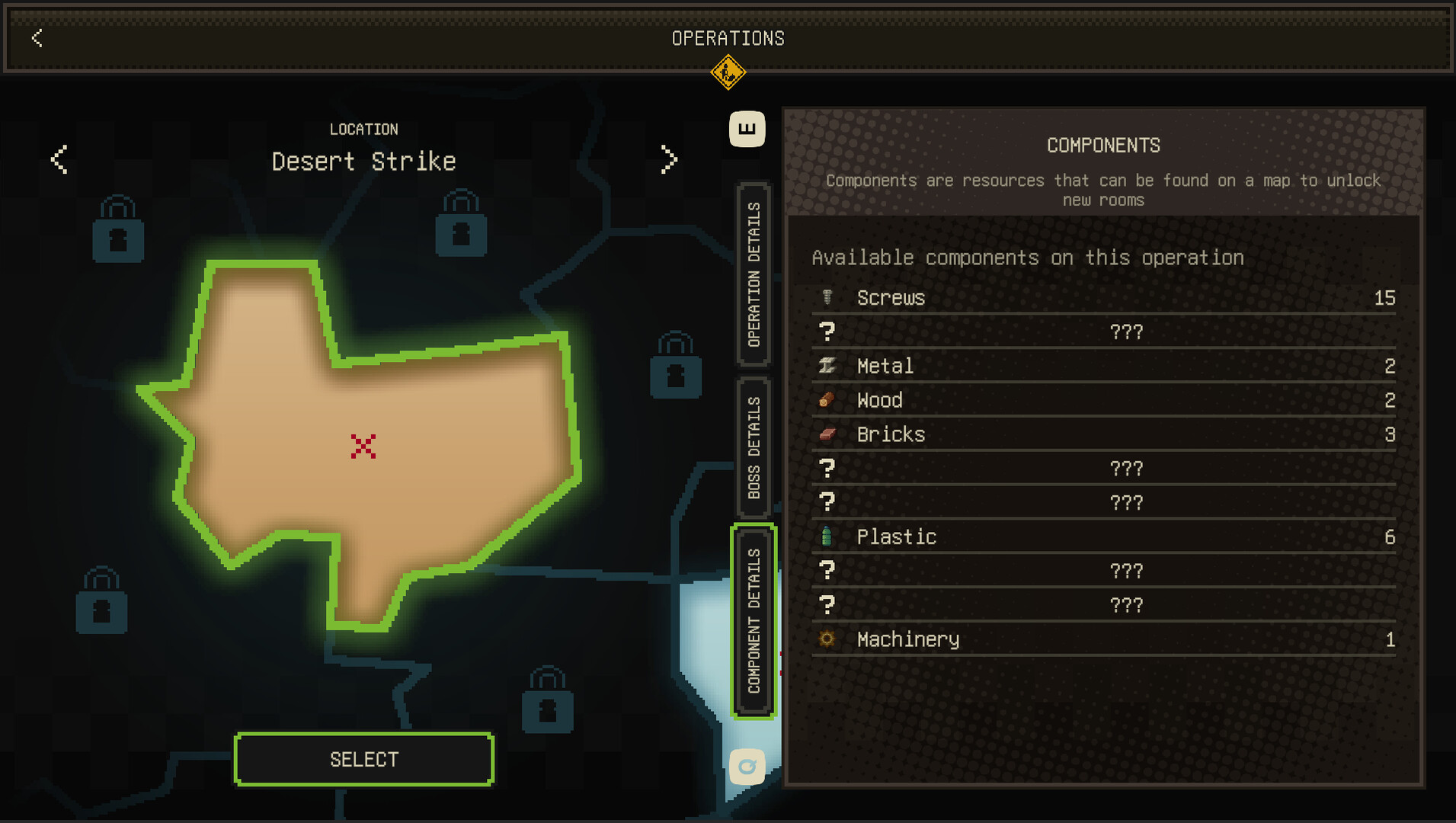This screenshot has height=823, width=1456.
Task: Switch to the next location
Action: pyautogui.click(x=668, y=159)
